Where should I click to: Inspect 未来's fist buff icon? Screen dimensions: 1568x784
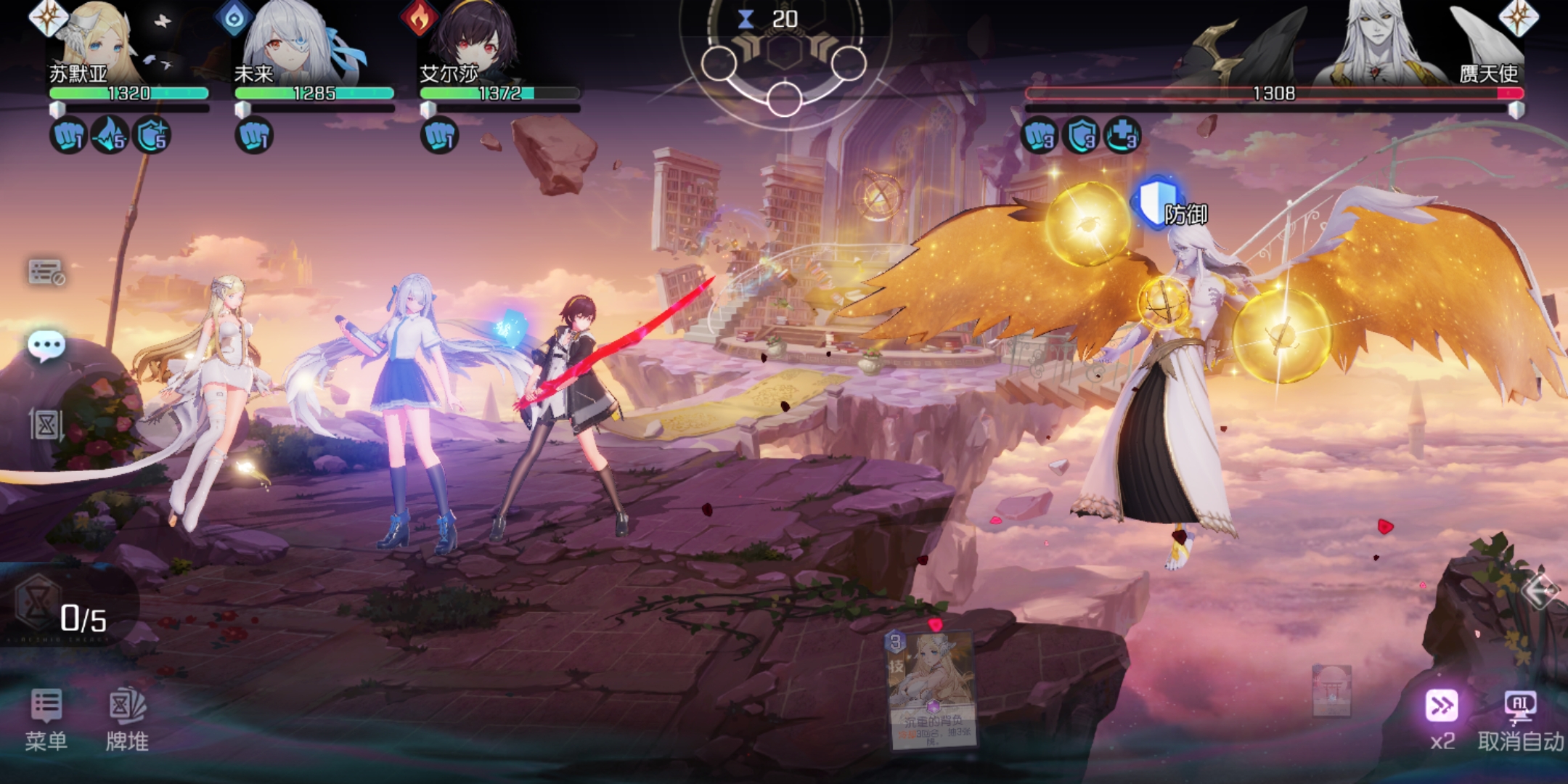[x=253, y=136]
